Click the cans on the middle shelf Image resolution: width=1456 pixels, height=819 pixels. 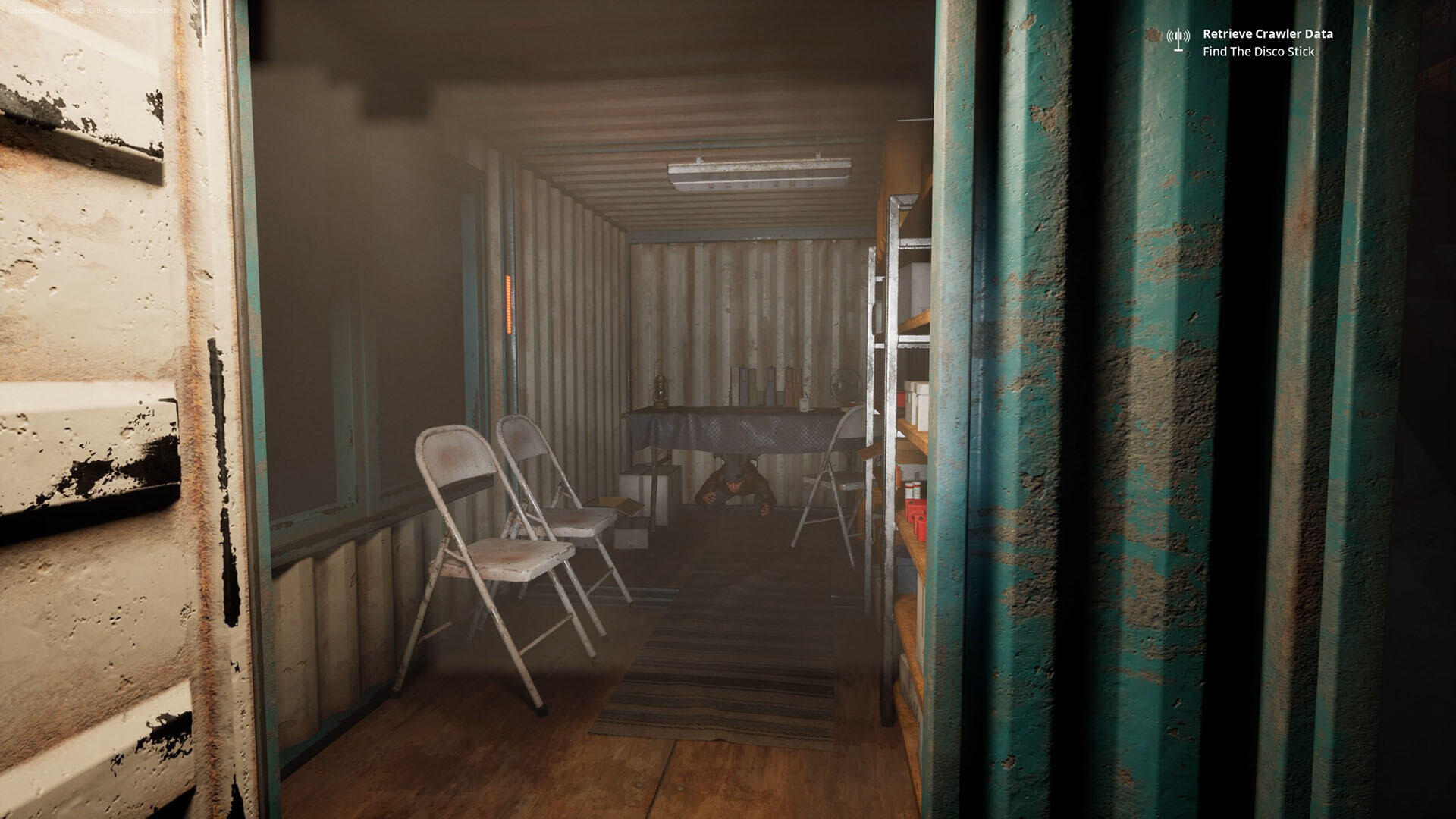click(912, 488)
